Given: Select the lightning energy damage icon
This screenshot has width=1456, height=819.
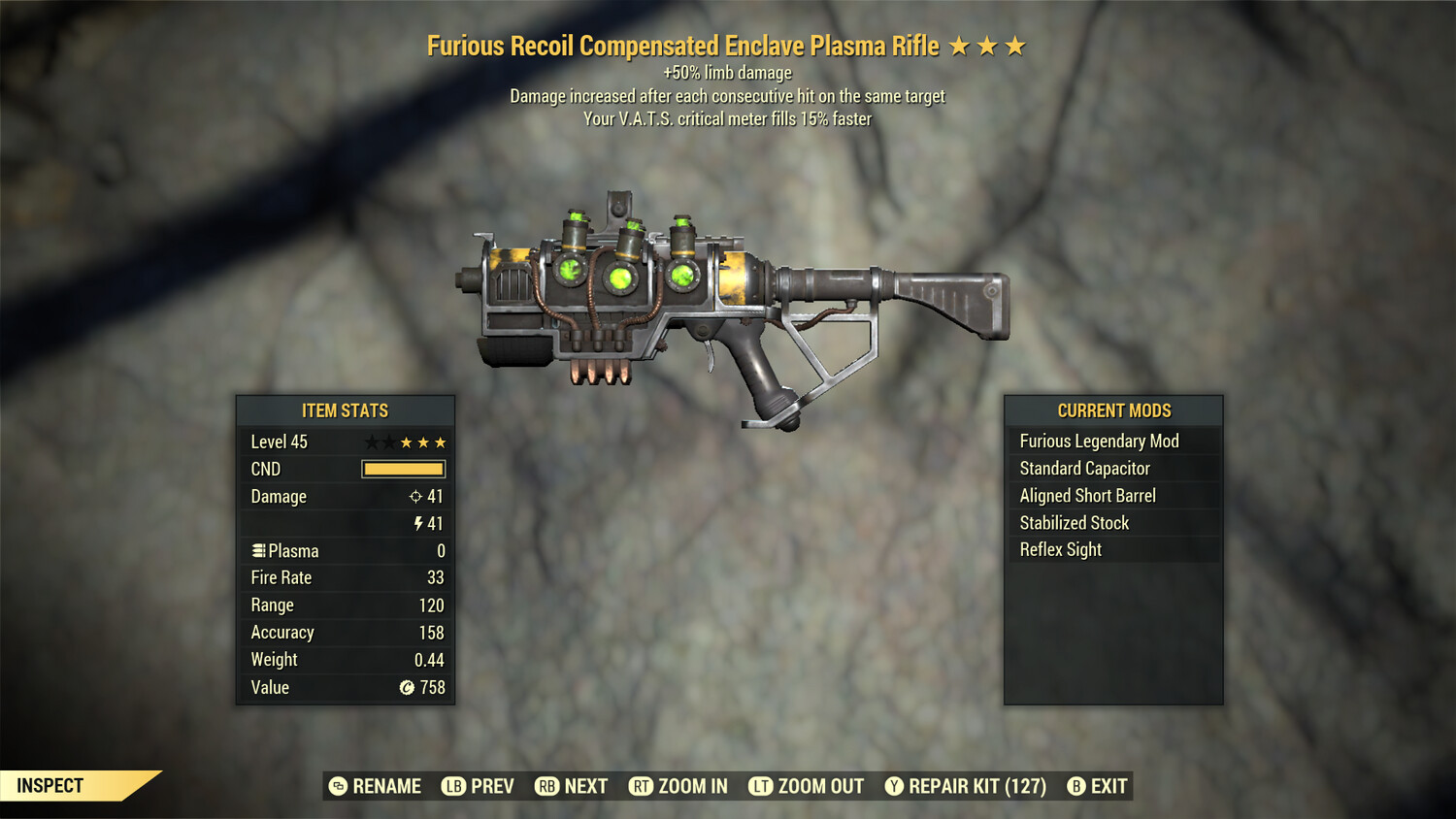Looking at the screenshot, I should click(417, 523).
